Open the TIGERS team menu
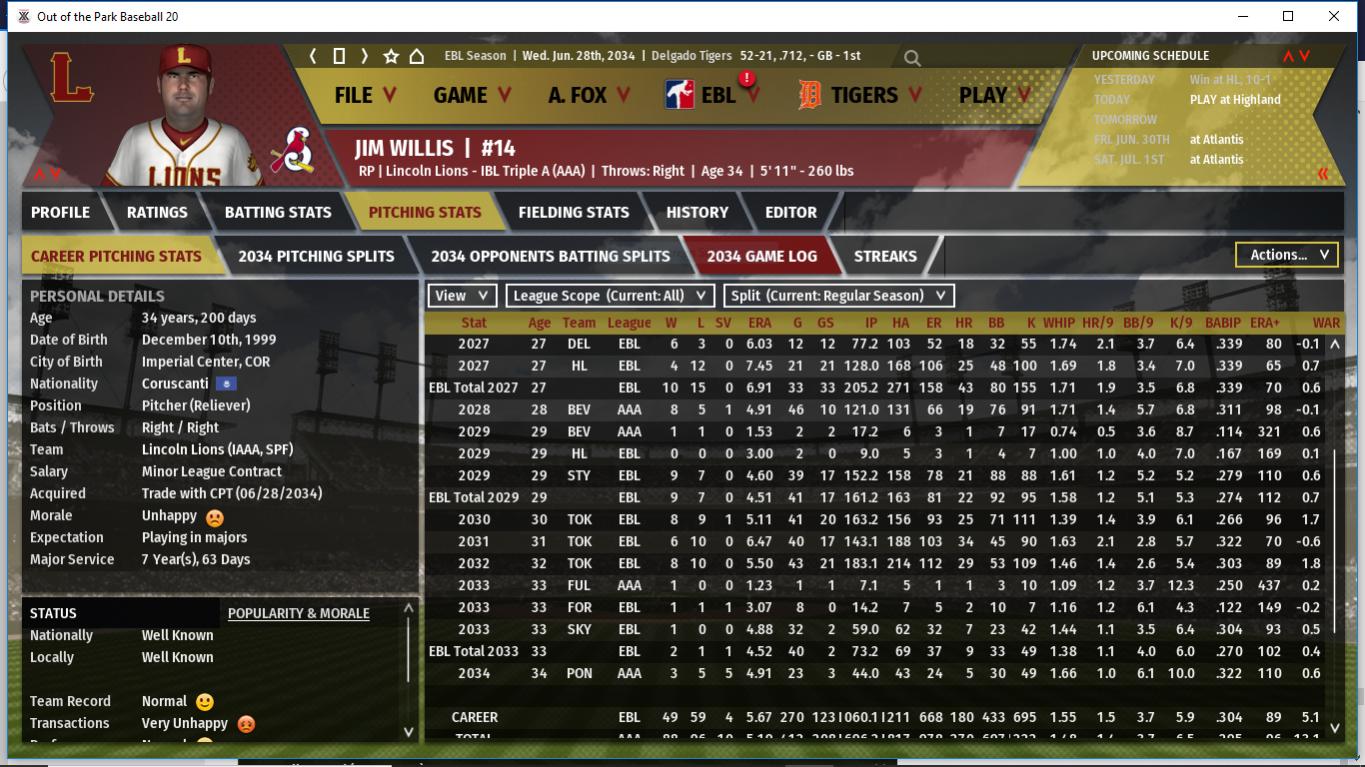The width and height of the screenshot is (1365, 767). (859, 95)
